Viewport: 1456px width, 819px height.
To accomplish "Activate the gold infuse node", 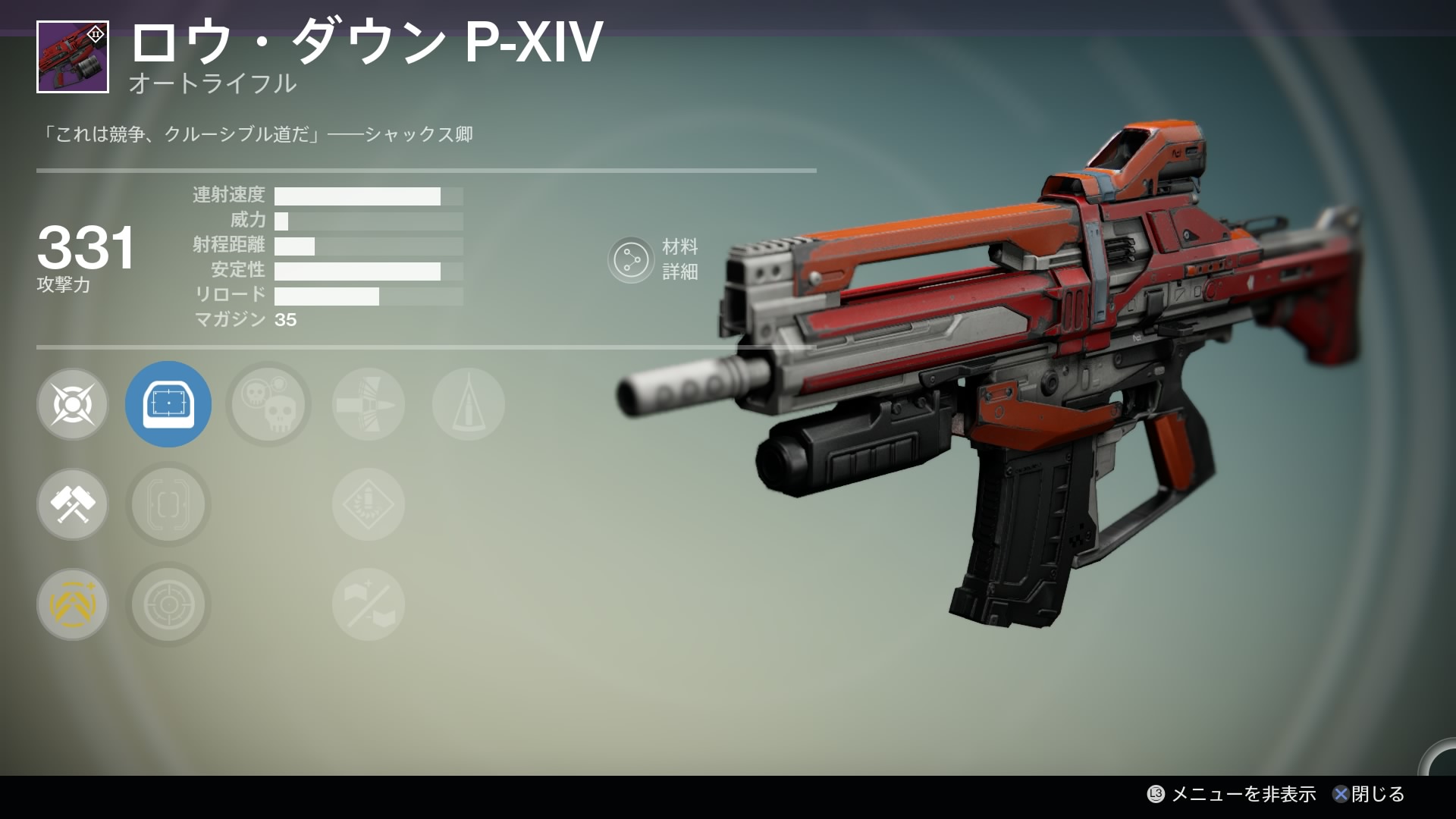I will click(x=73, y=604).
